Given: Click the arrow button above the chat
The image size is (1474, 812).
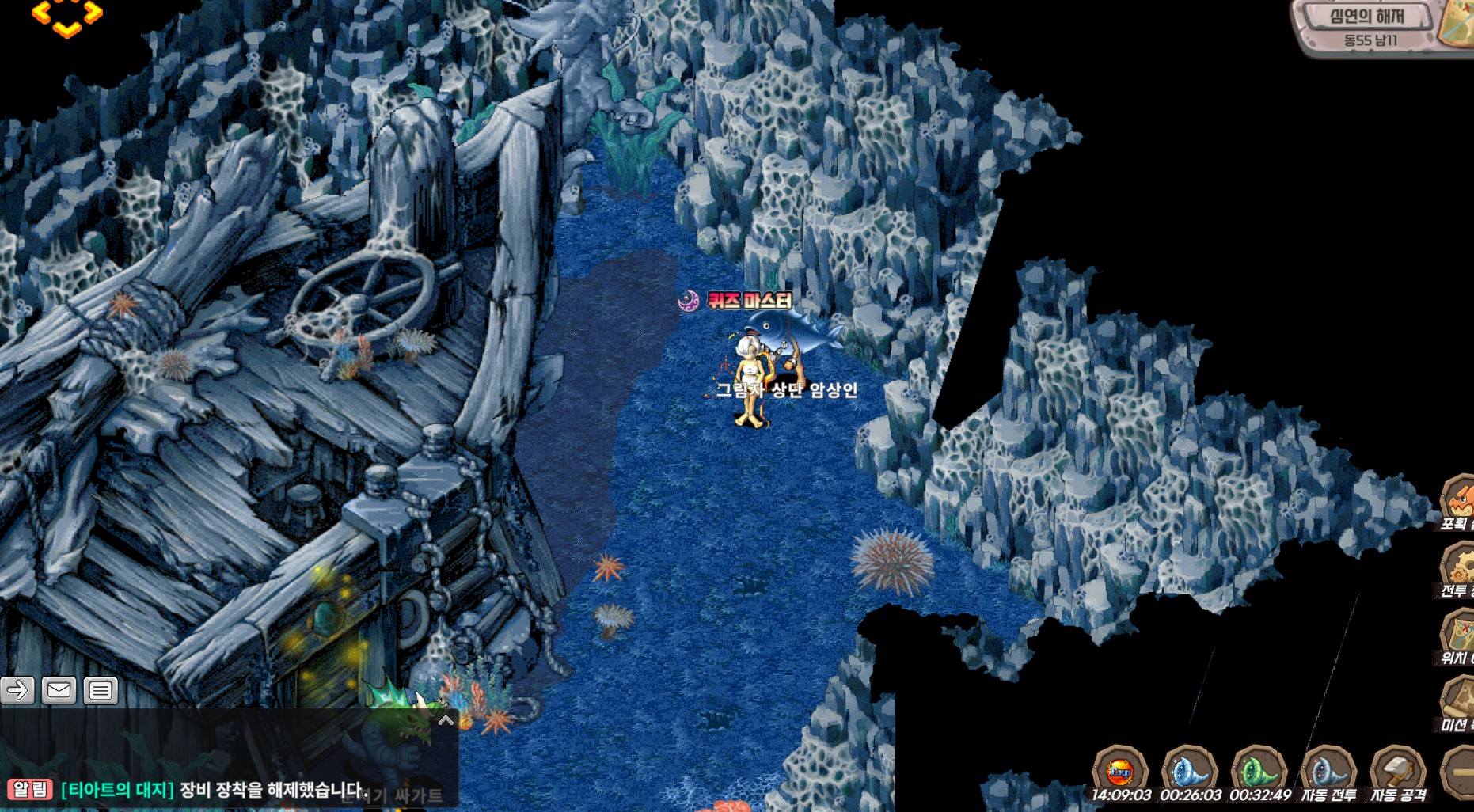Looking at the screenshot, I should [17, 691].
